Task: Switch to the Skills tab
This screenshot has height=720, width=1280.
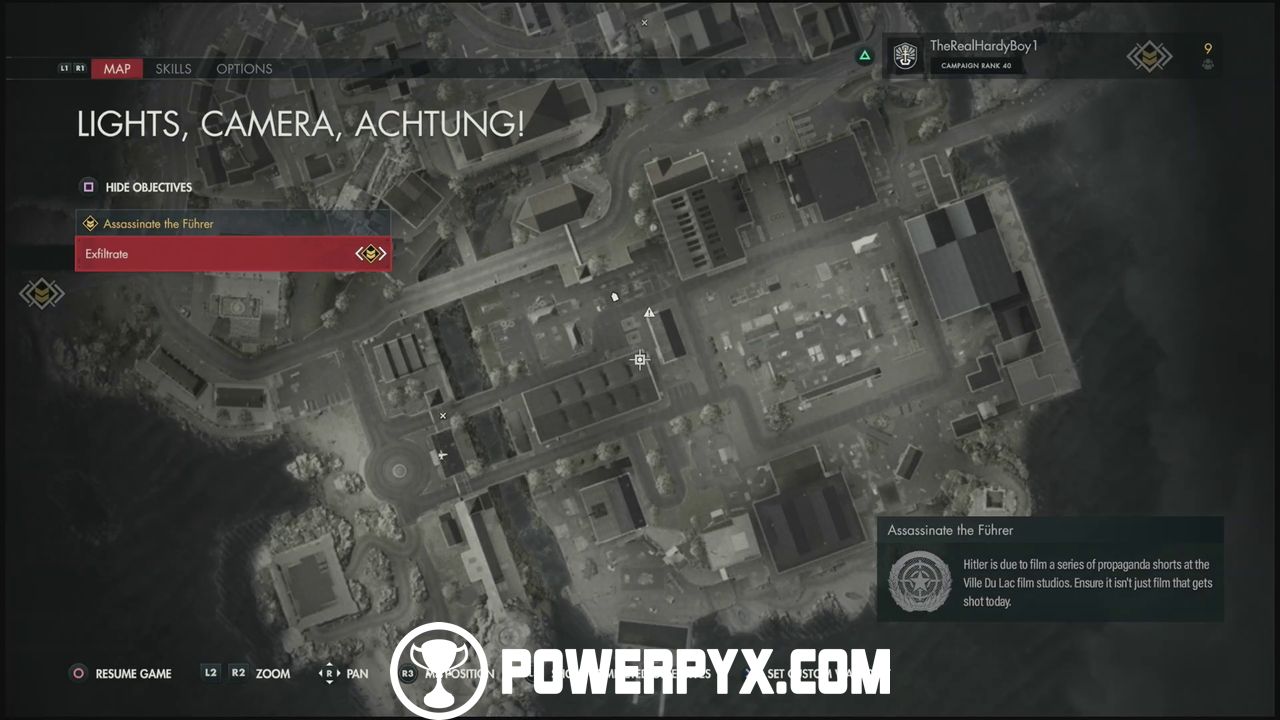Action: [x=173, y=69]
